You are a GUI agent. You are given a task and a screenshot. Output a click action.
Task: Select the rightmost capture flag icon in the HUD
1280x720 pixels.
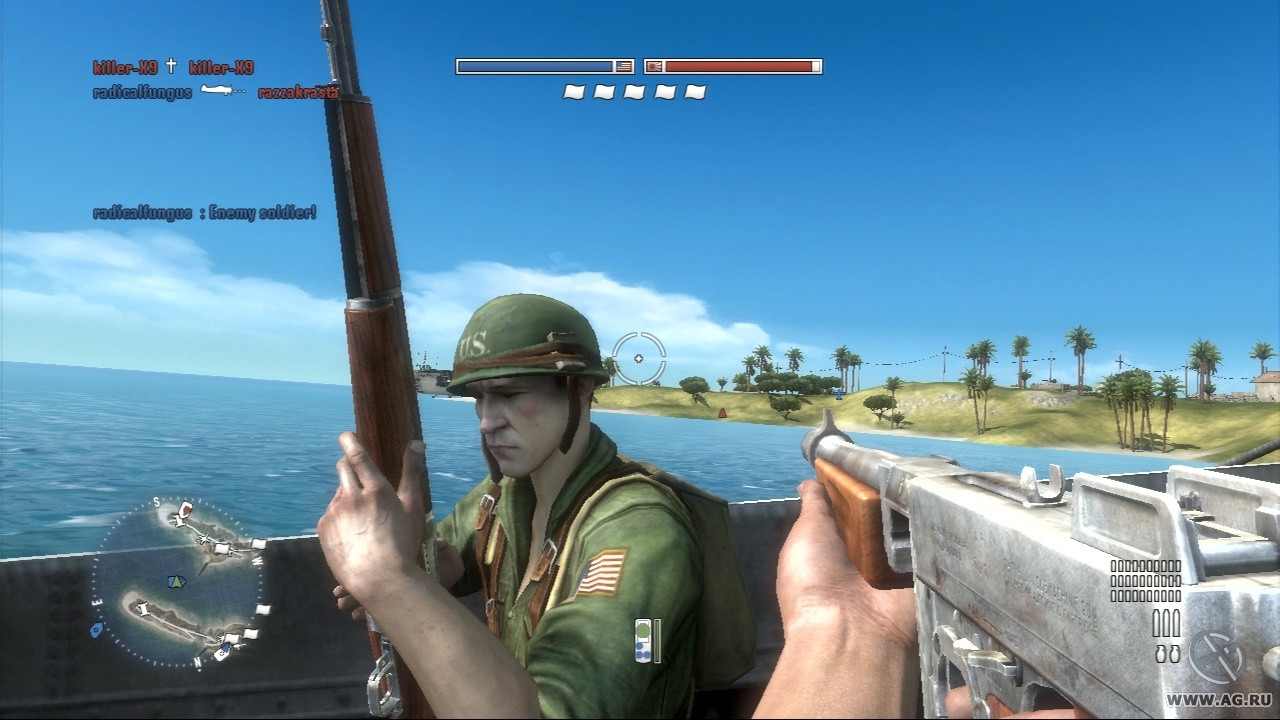pos(695,91)
